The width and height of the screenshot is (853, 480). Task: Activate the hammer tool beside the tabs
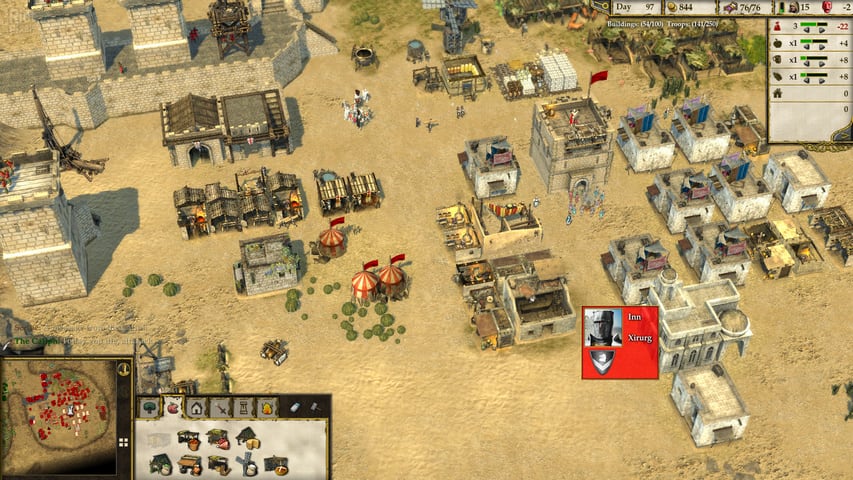coord(315,407)
